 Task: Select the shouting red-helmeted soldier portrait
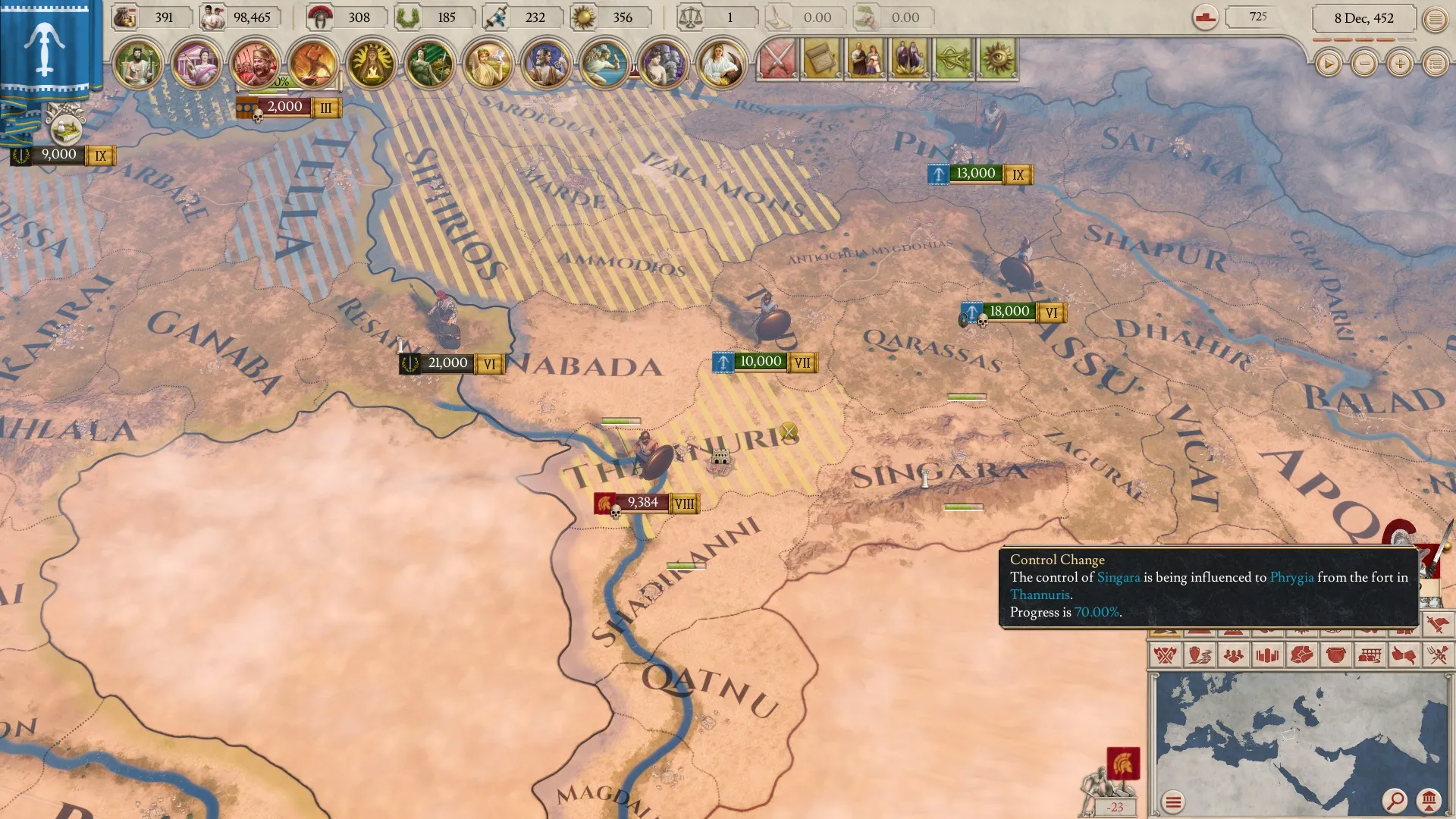(x=255, y=64)
